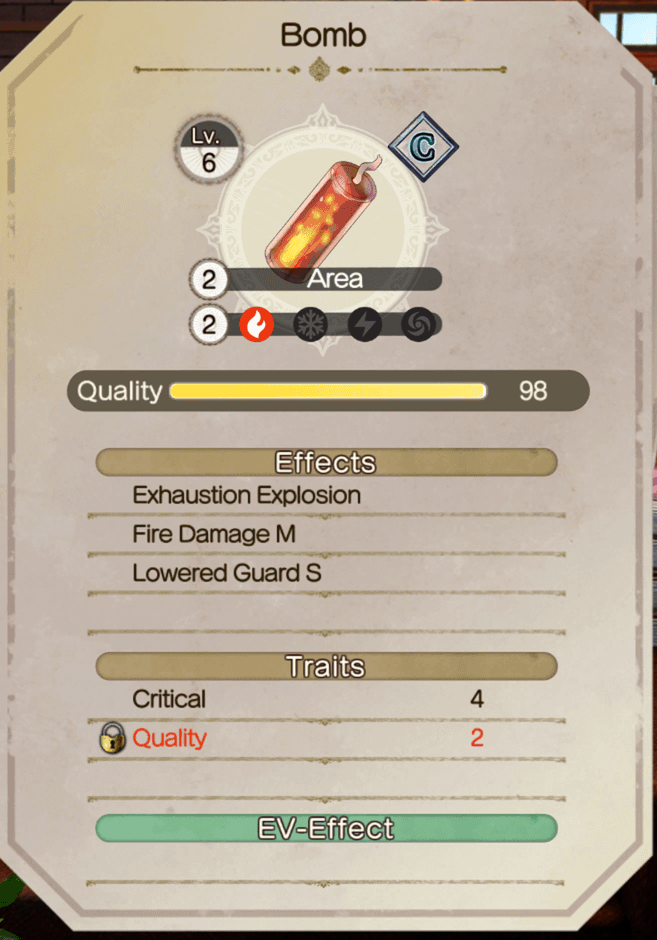This screenshot has height=940, width=657.
Task: Select the Fire Damage M effect
Action: 214,534
